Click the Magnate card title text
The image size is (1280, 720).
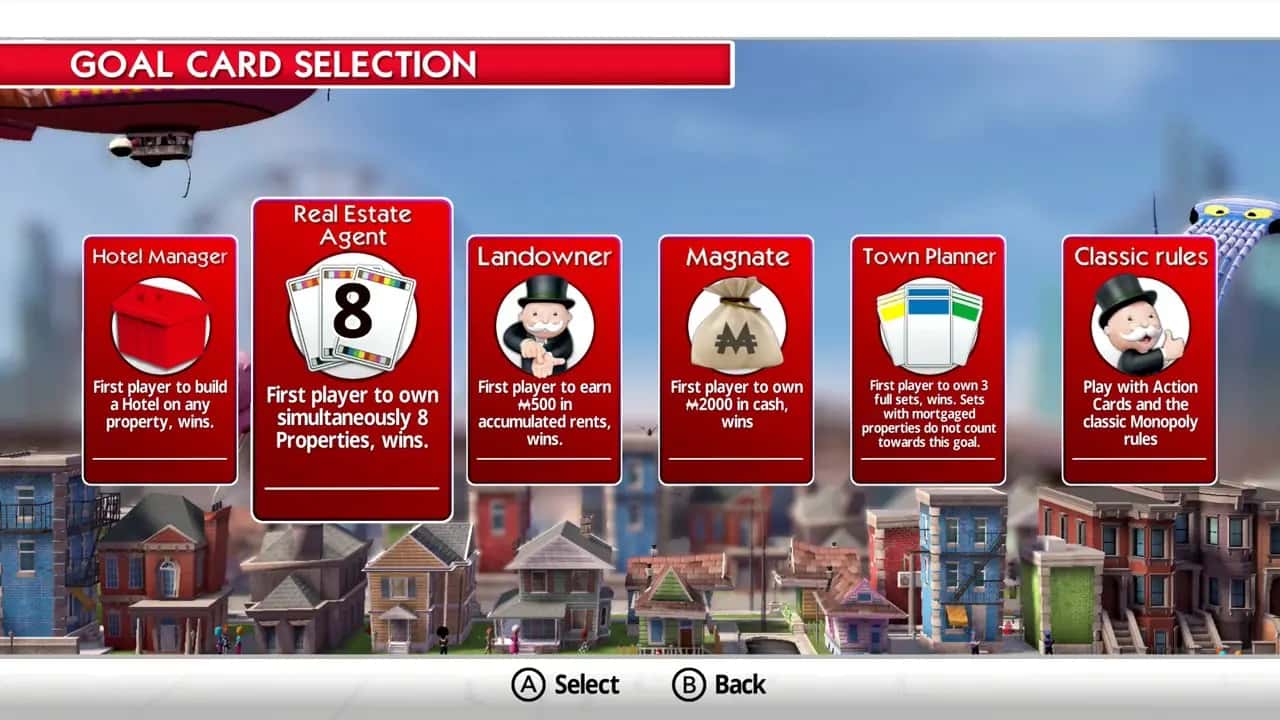[x=736, y=257]
